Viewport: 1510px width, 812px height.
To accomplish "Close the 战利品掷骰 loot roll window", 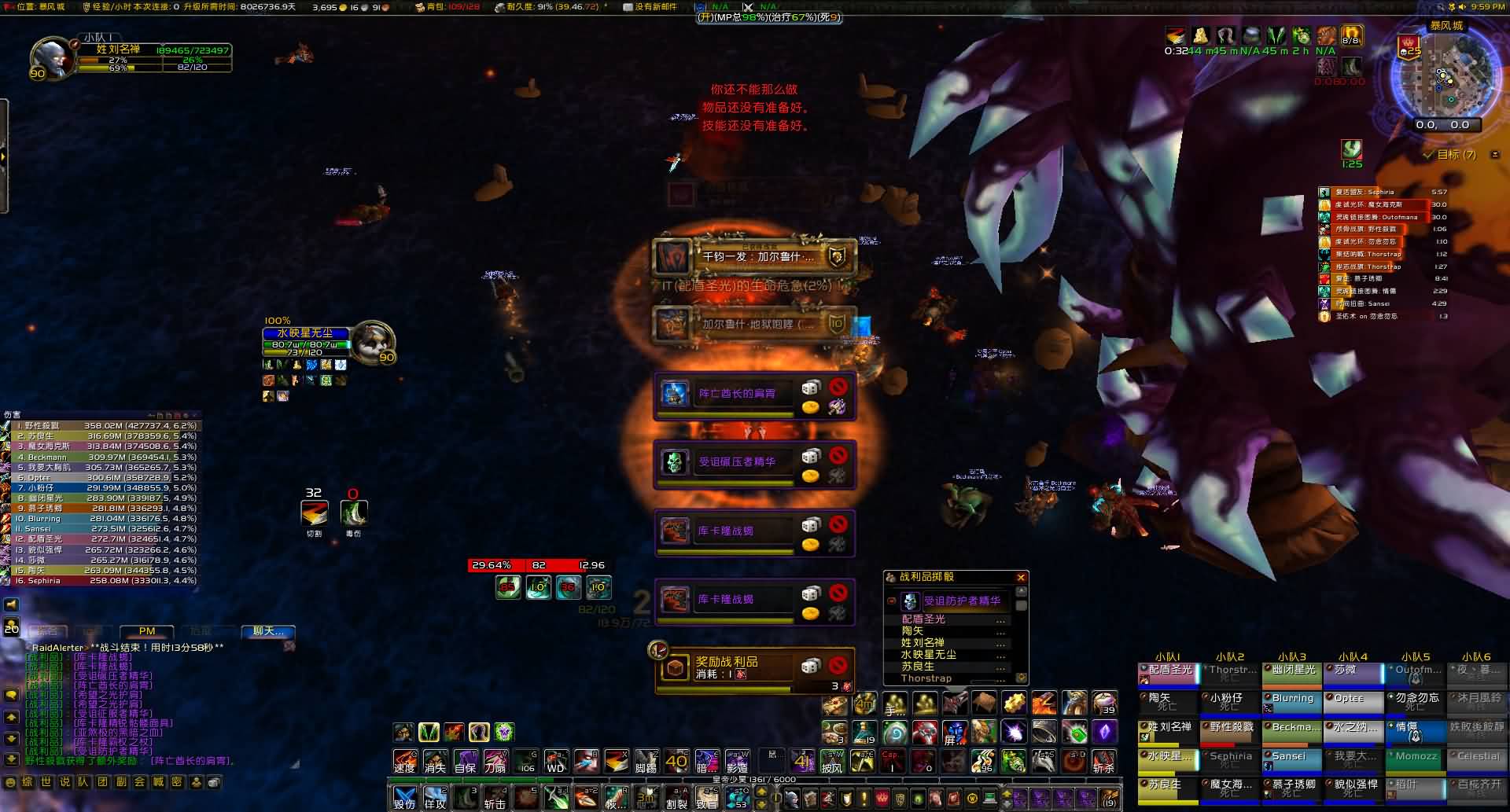I will pyautogui.click(x=1021, y=578).
